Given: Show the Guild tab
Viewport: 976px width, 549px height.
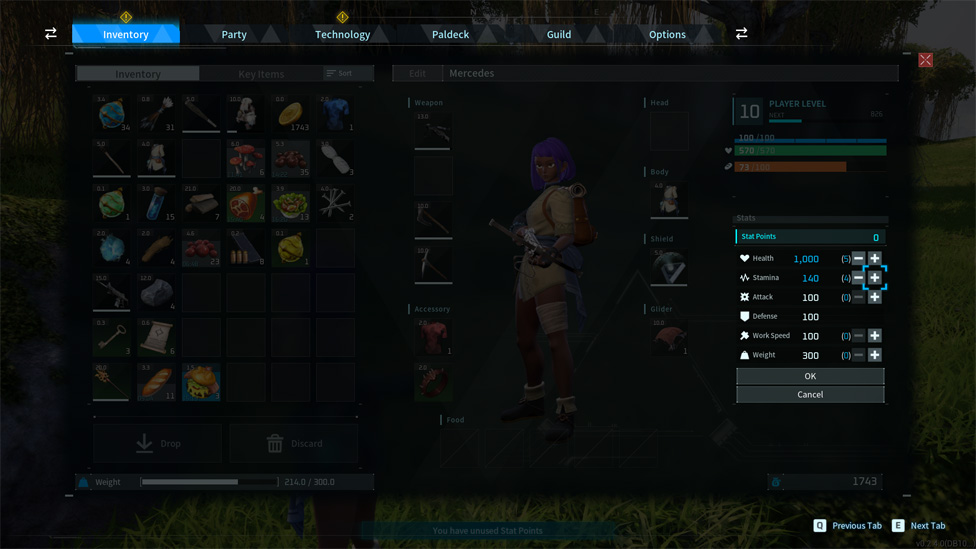Looking at the screenshot, I should [559, 34].
